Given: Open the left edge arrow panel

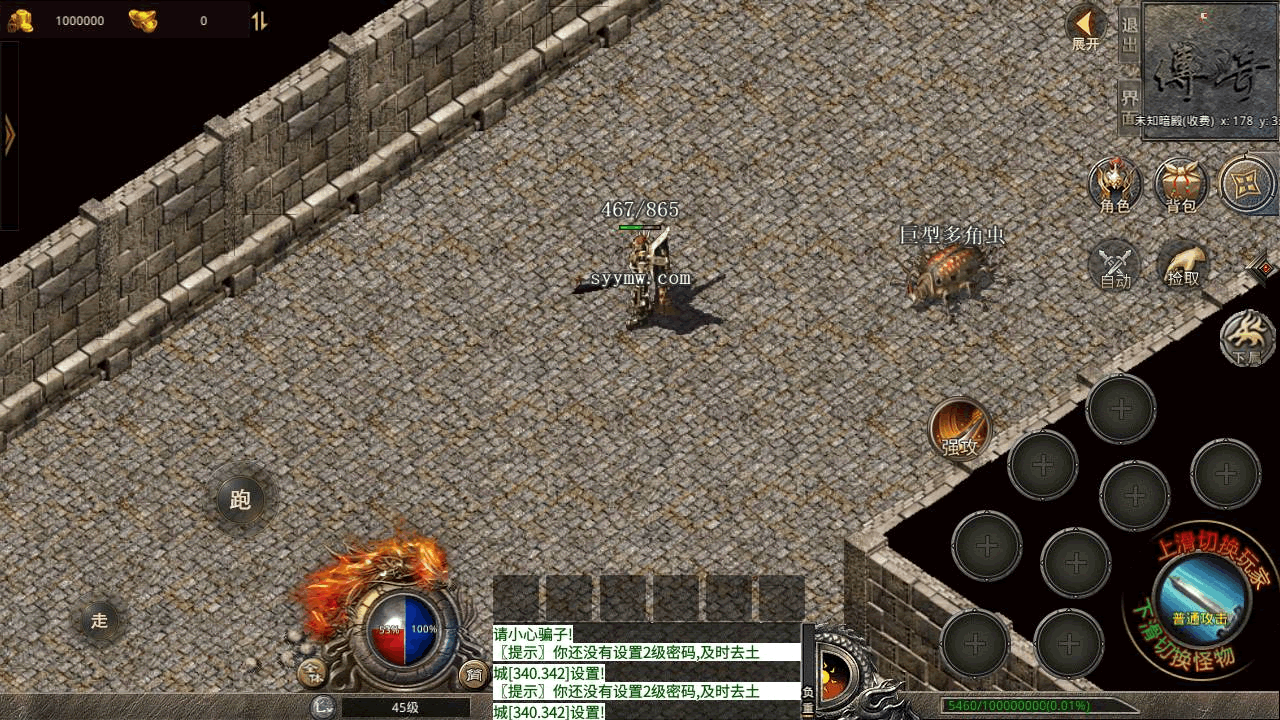Looking at the screenshot, I should tap(10, 135).
